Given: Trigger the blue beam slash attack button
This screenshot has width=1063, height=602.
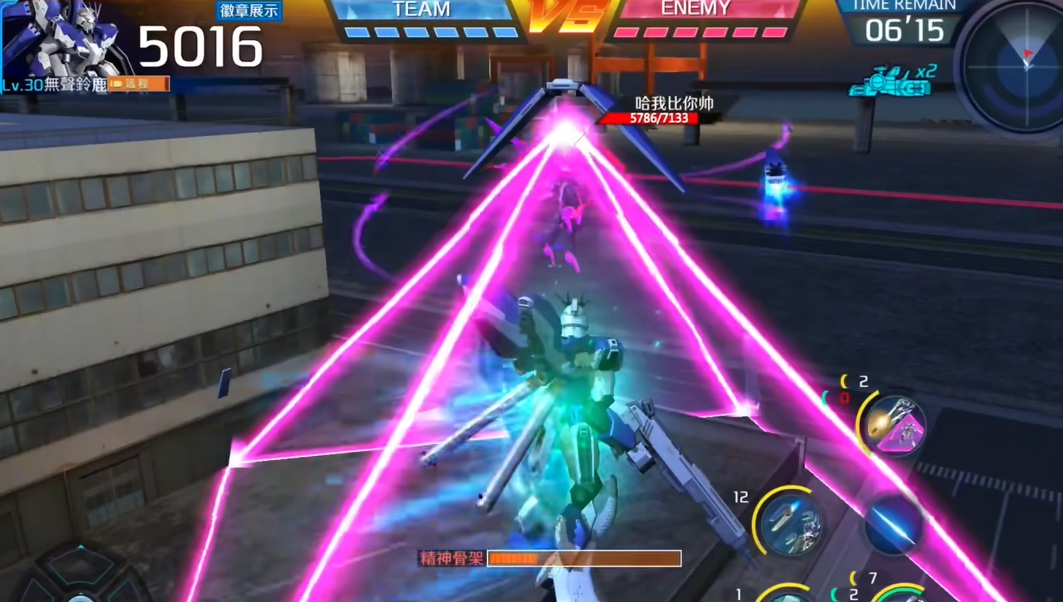Looking at the screenshot, I should tap(892, 523).
